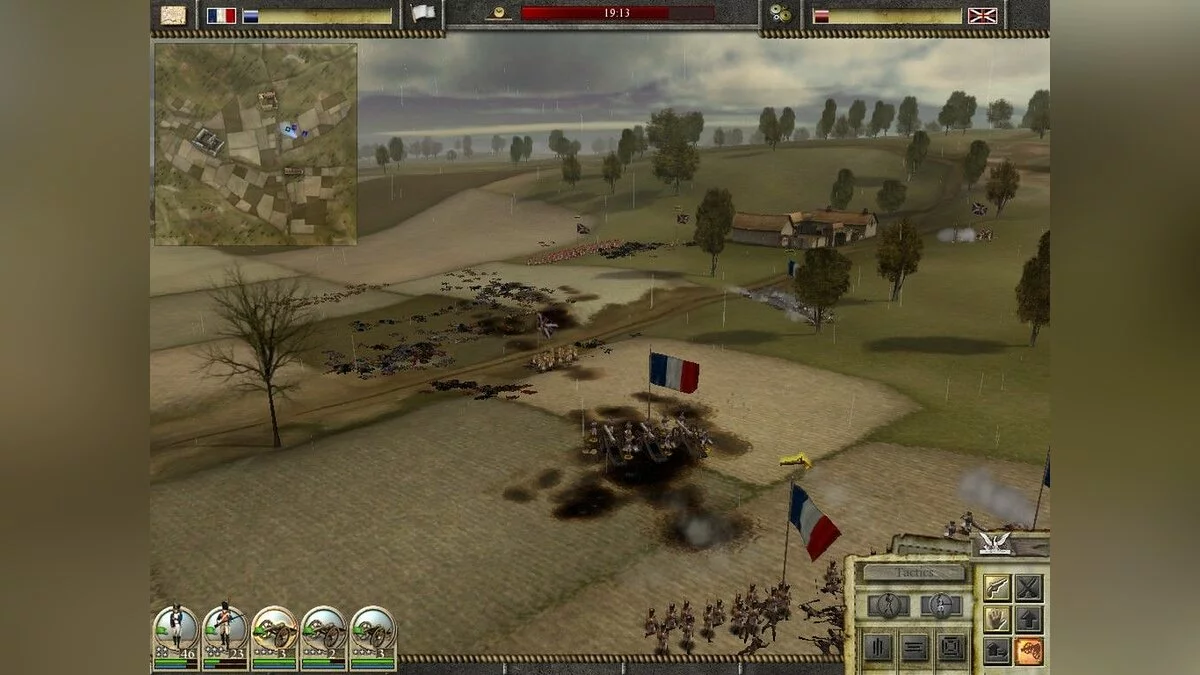Image resolution: width=1200 pixels, height=675 pixels.
Task: Select the infantry unit card showing 46 men
Action: click(x=175, y=634)
